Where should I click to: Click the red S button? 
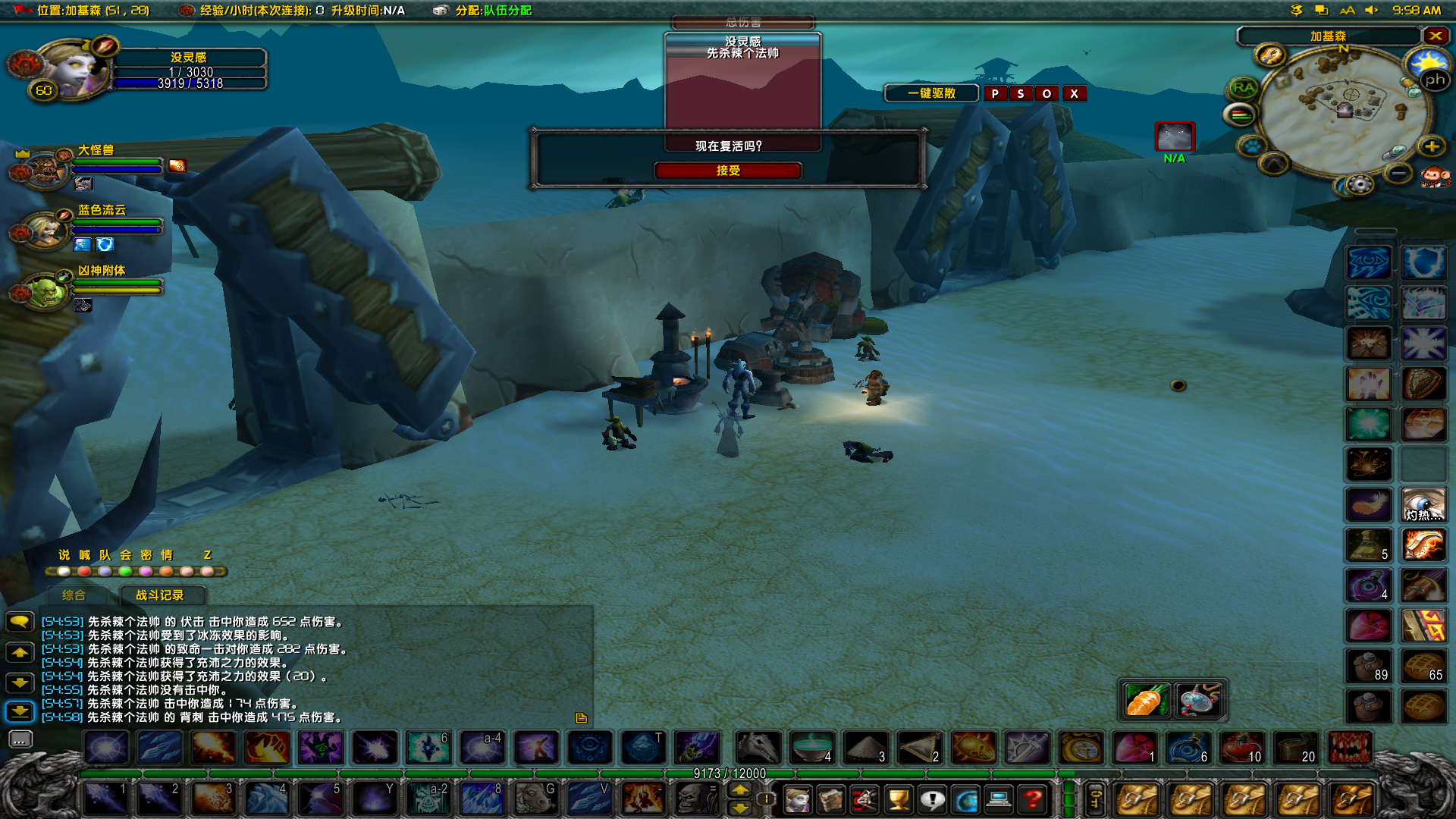click(1021, 93)
